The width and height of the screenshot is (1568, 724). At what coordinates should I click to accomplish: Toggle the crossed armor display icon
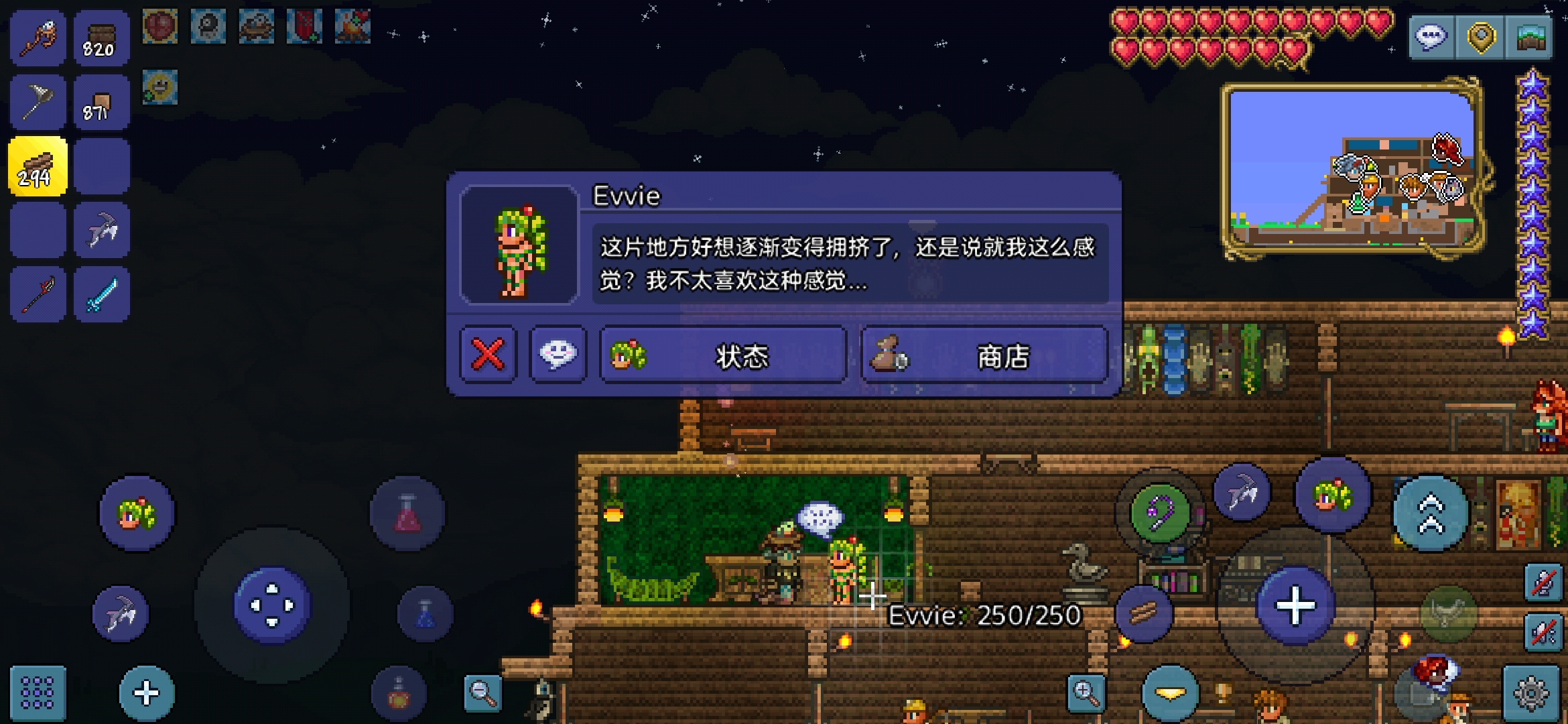1543,583
